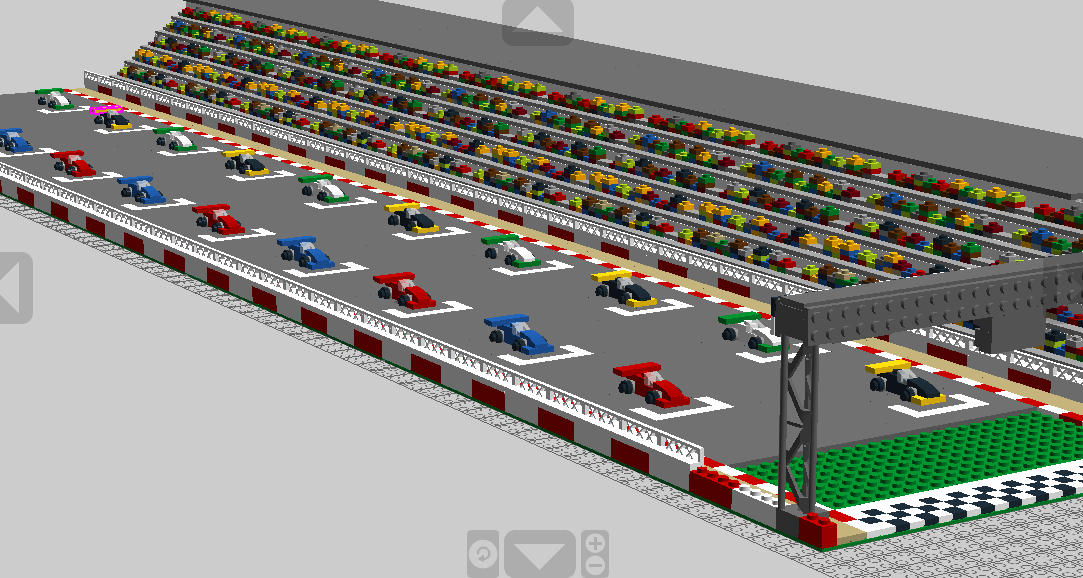Image resolution: width=1083 pixels, height=578 pixels.
Task: Zoom out with the minus button
Action: [x=595, y=565]
